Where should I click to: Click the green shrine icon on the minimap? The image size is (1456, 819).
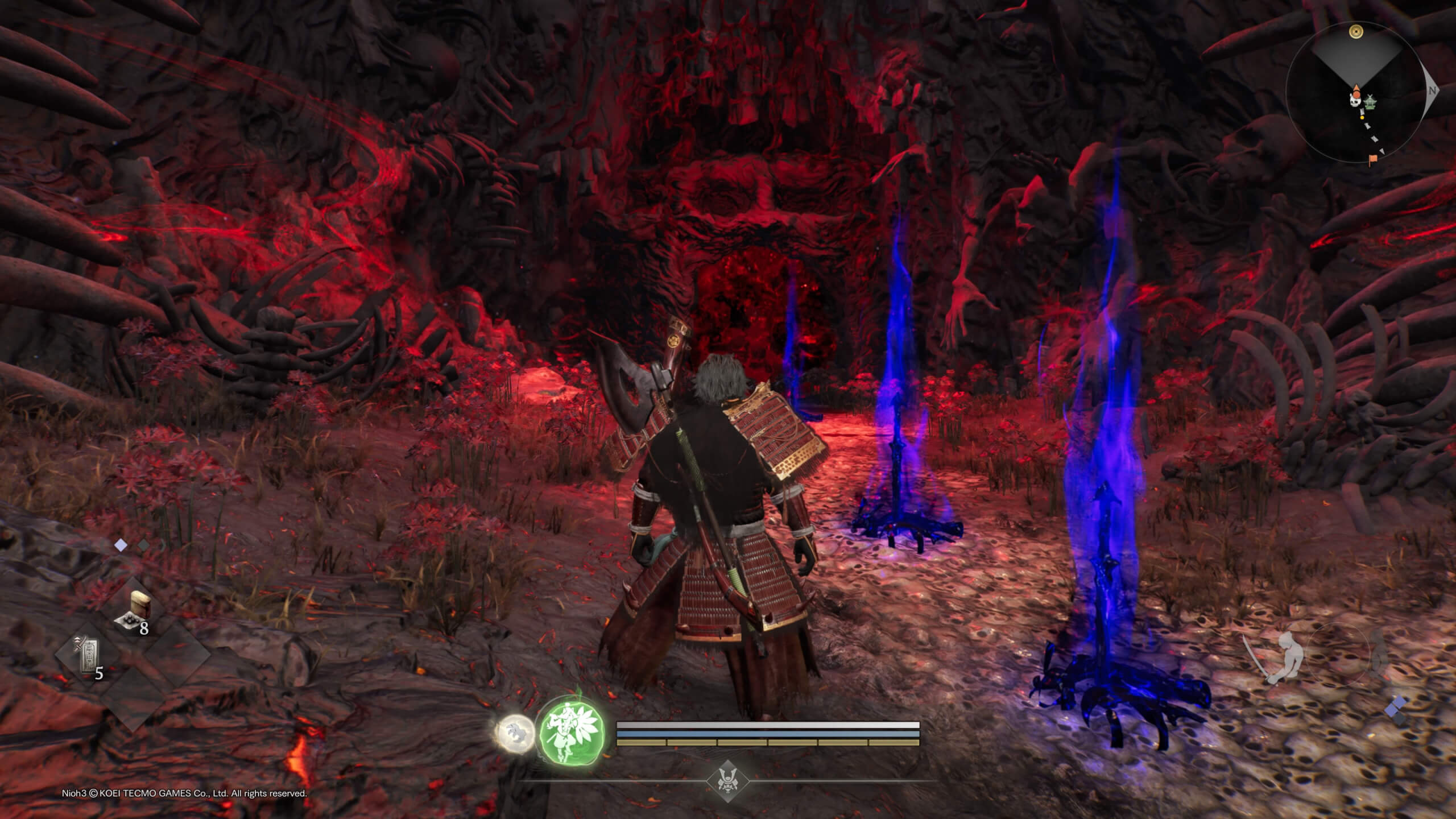[x=1371, y=102]
